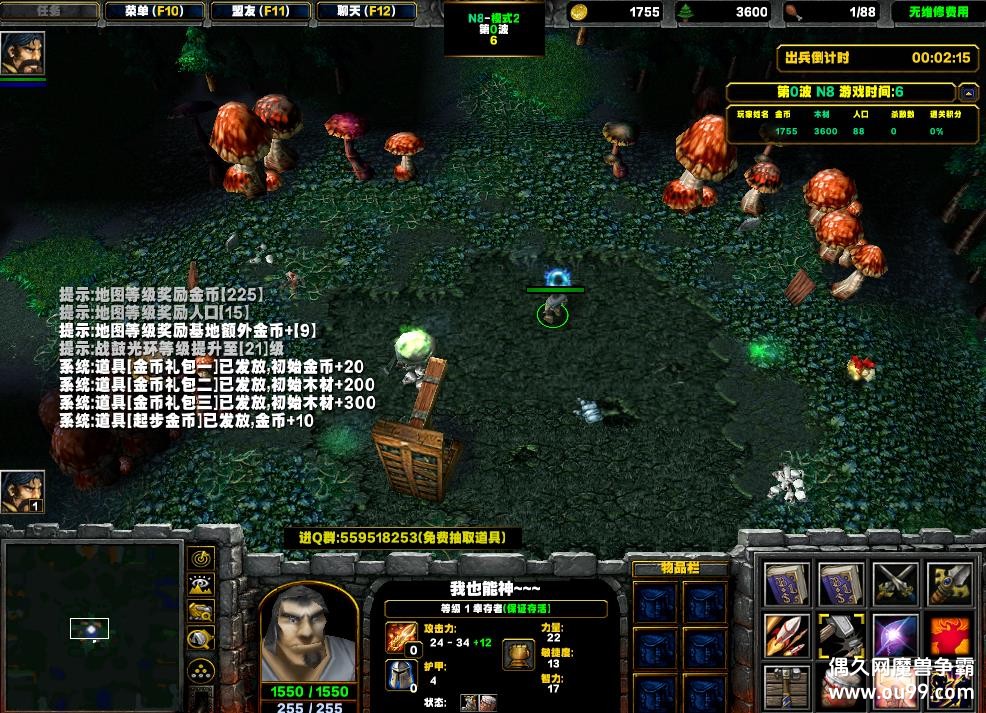
Task: Open the 盟友 (F11) allies panel
Action: [260, 11]
